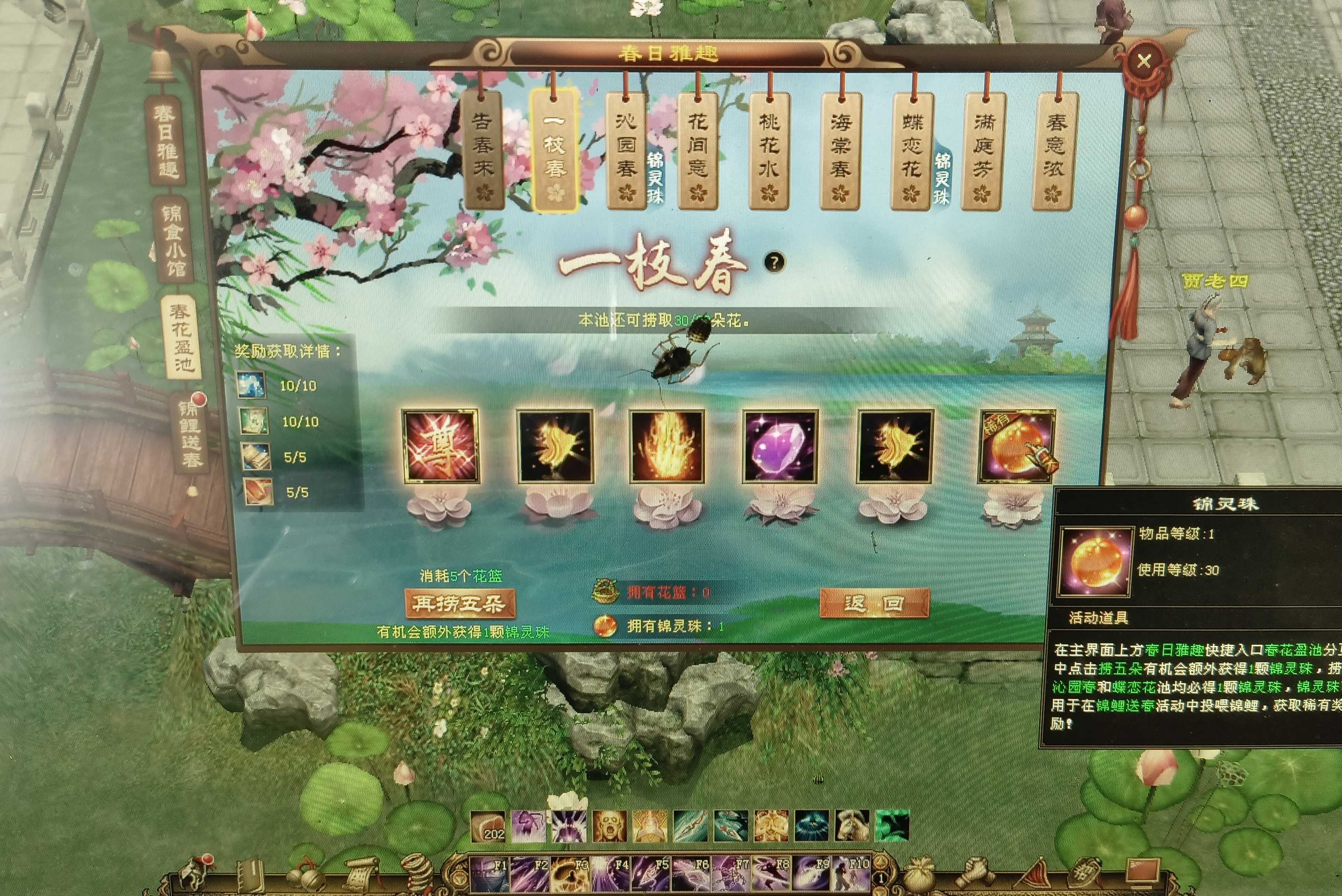Image resolution: width=1342 pixels, height=896 pixels.
Task: Click the 返回 button
Action: (873, 604)
